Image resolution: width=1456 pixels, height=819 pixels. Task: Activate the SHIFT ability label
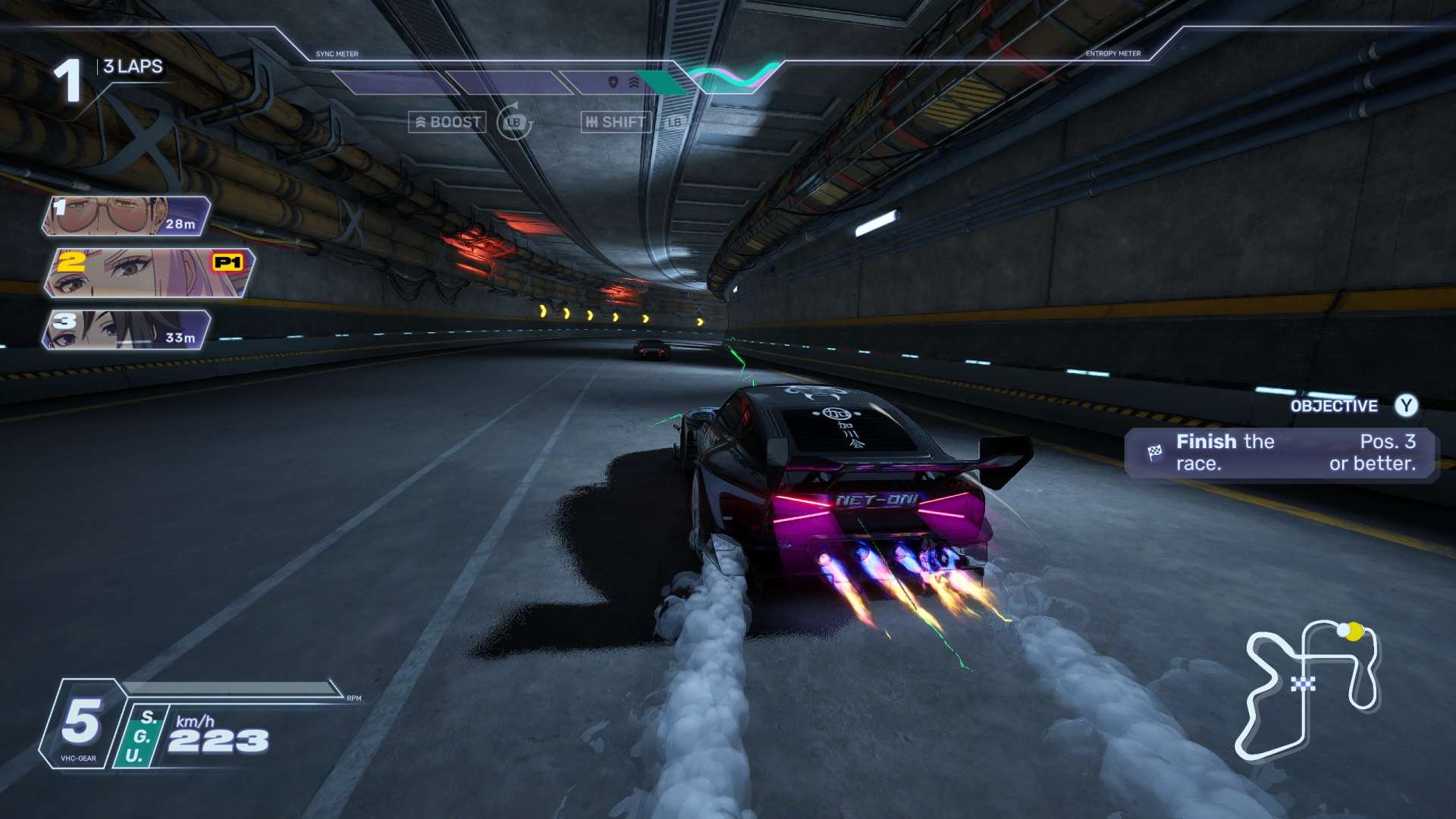pos(616,122)
